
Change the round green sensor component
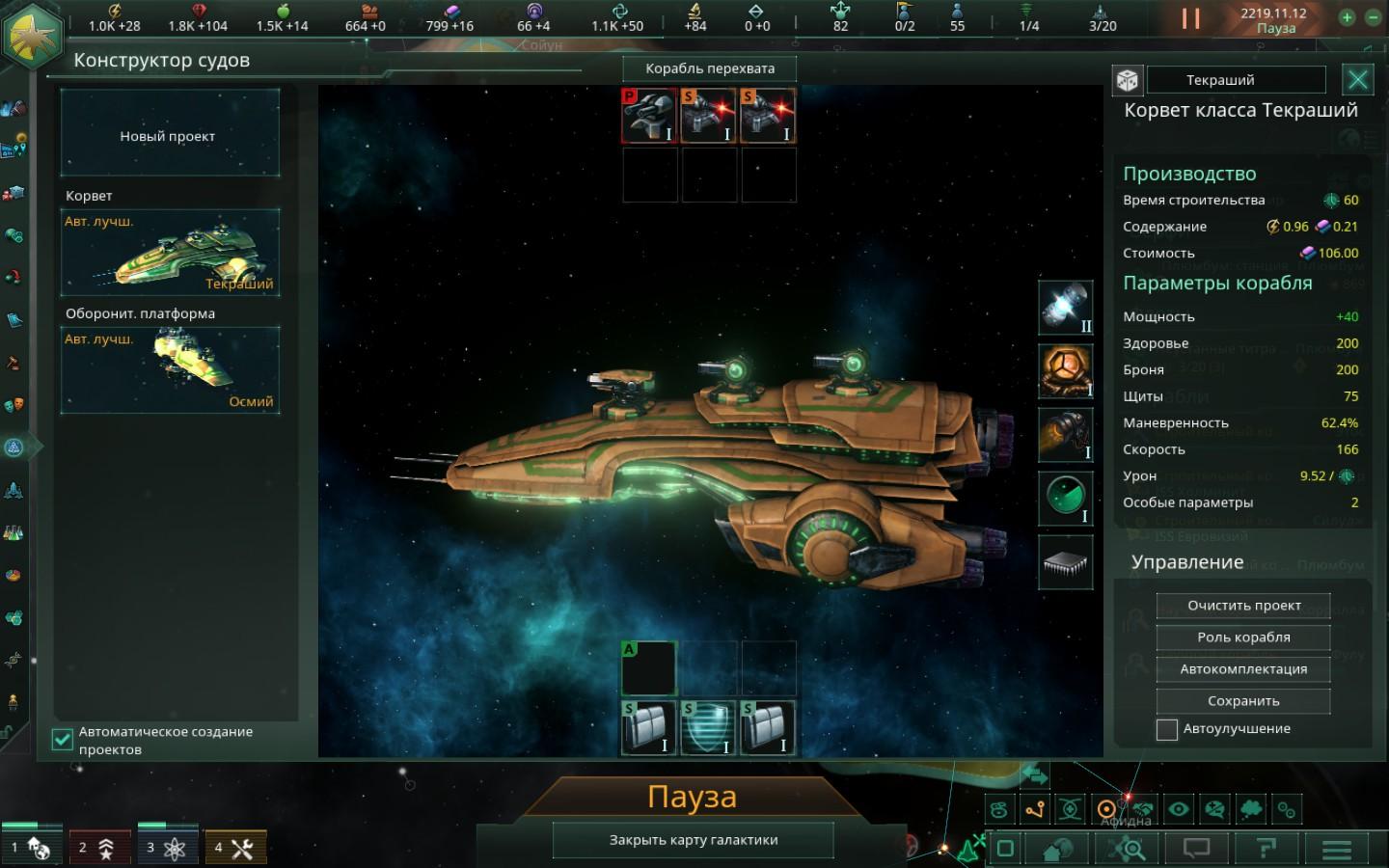(1065, 499)
